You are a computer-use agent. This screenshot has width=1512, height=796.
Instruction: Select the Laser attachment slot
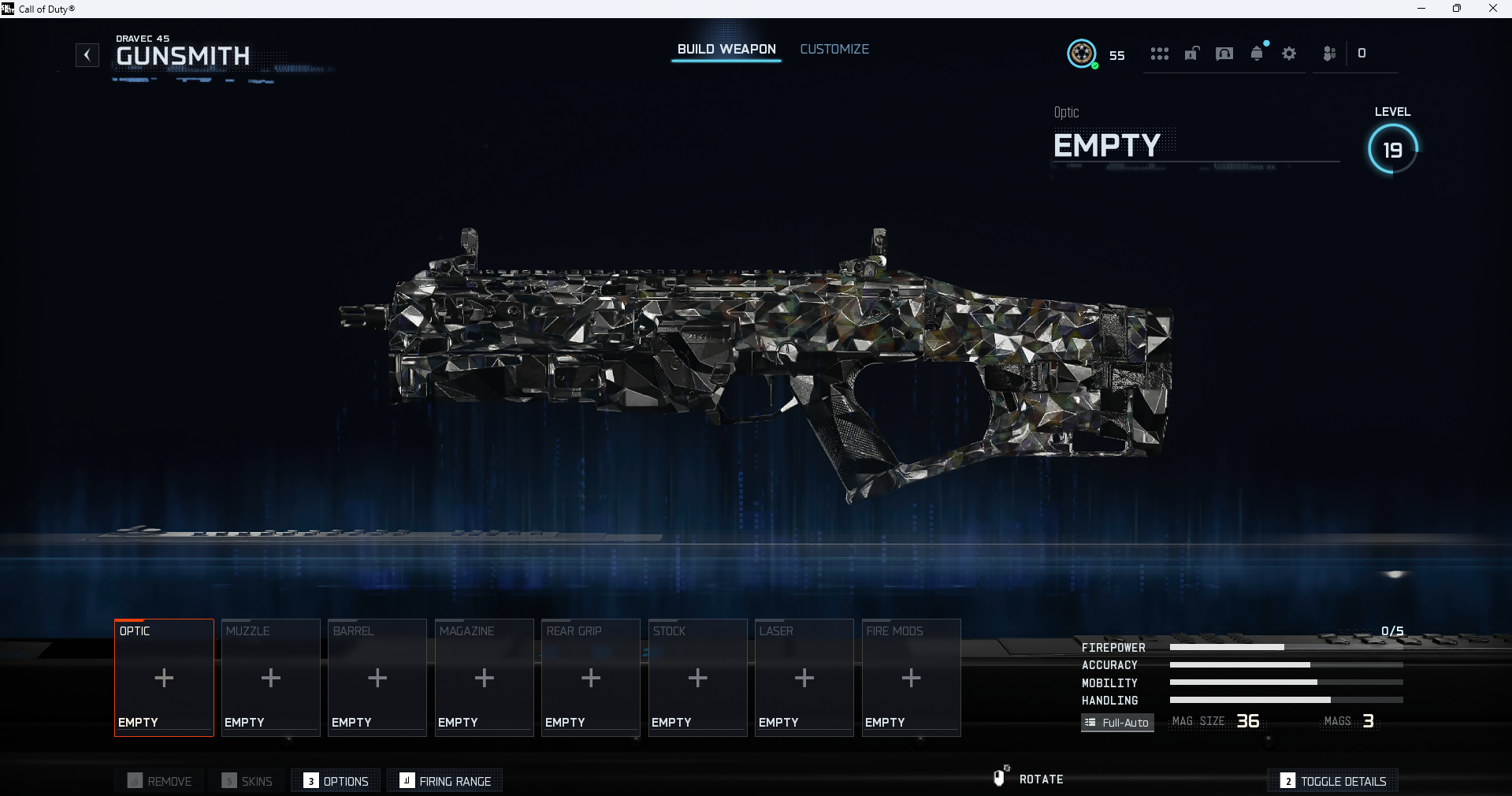click(804, 678)
